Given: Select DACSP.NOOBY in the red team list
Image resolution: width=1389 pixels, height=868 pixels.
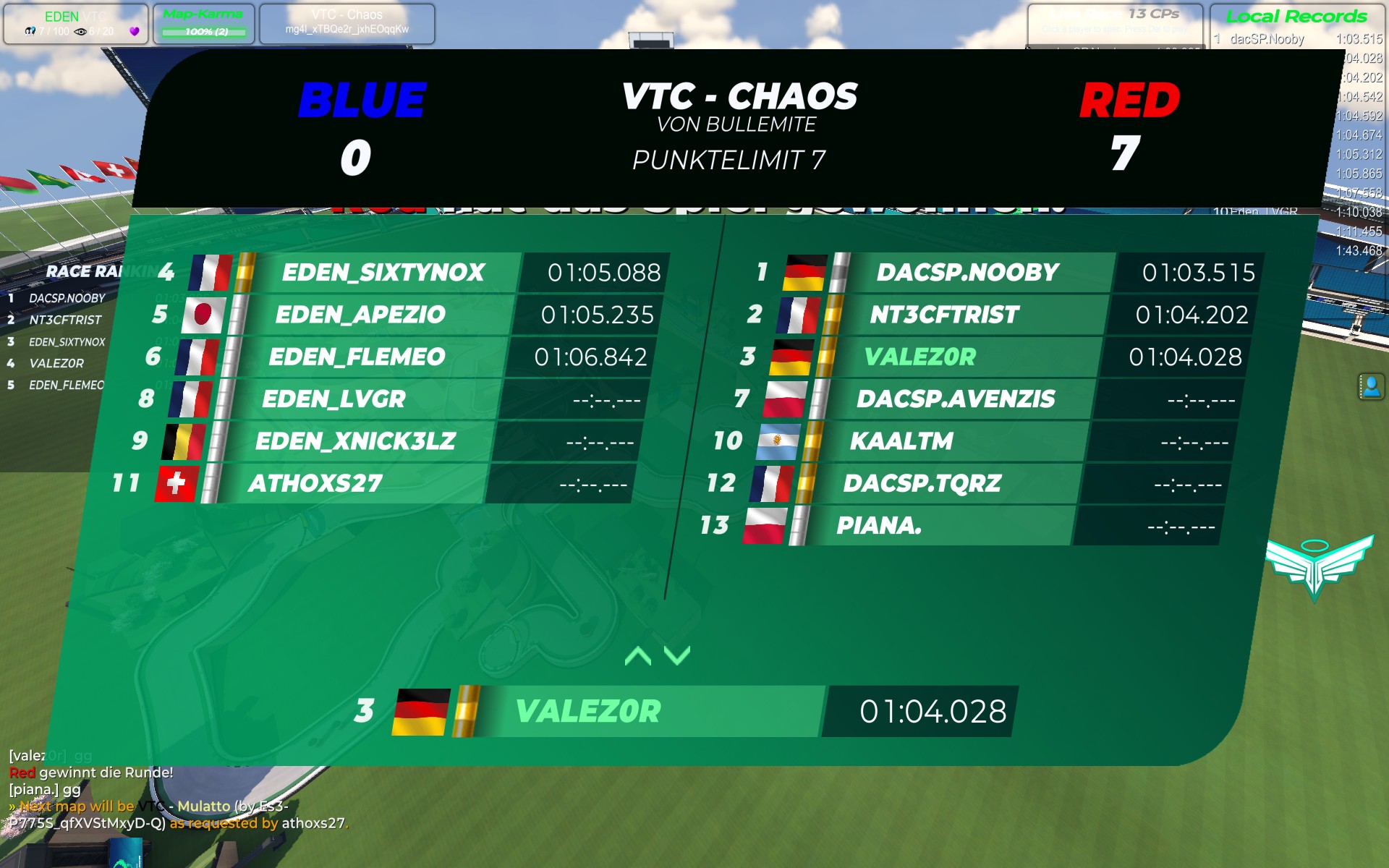Looking at the screenshot, I should pyautogui.click(x=967, y=273).
